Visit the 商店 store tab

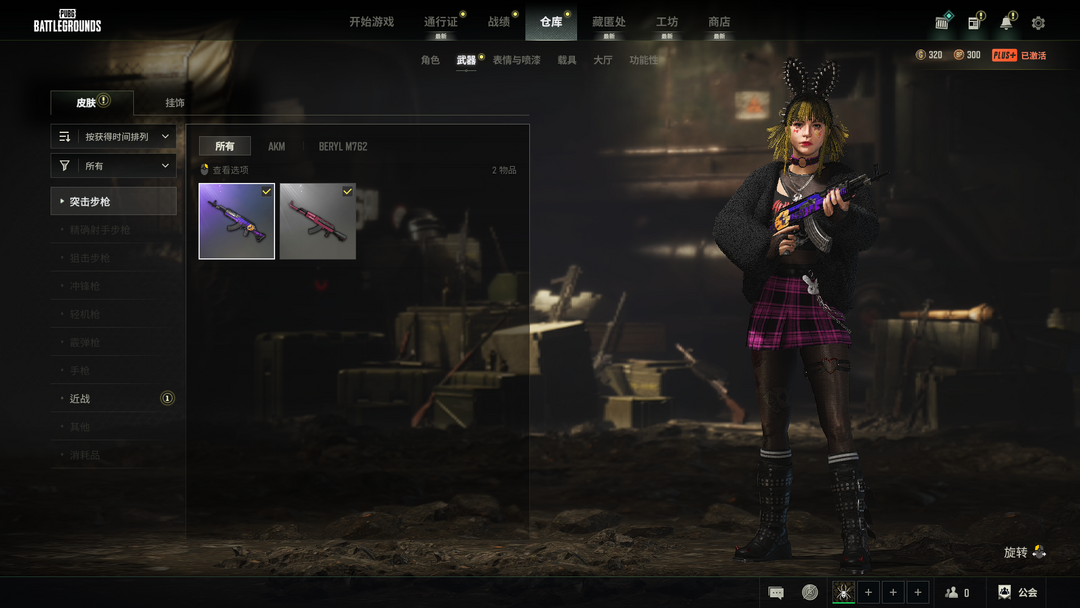719,22
